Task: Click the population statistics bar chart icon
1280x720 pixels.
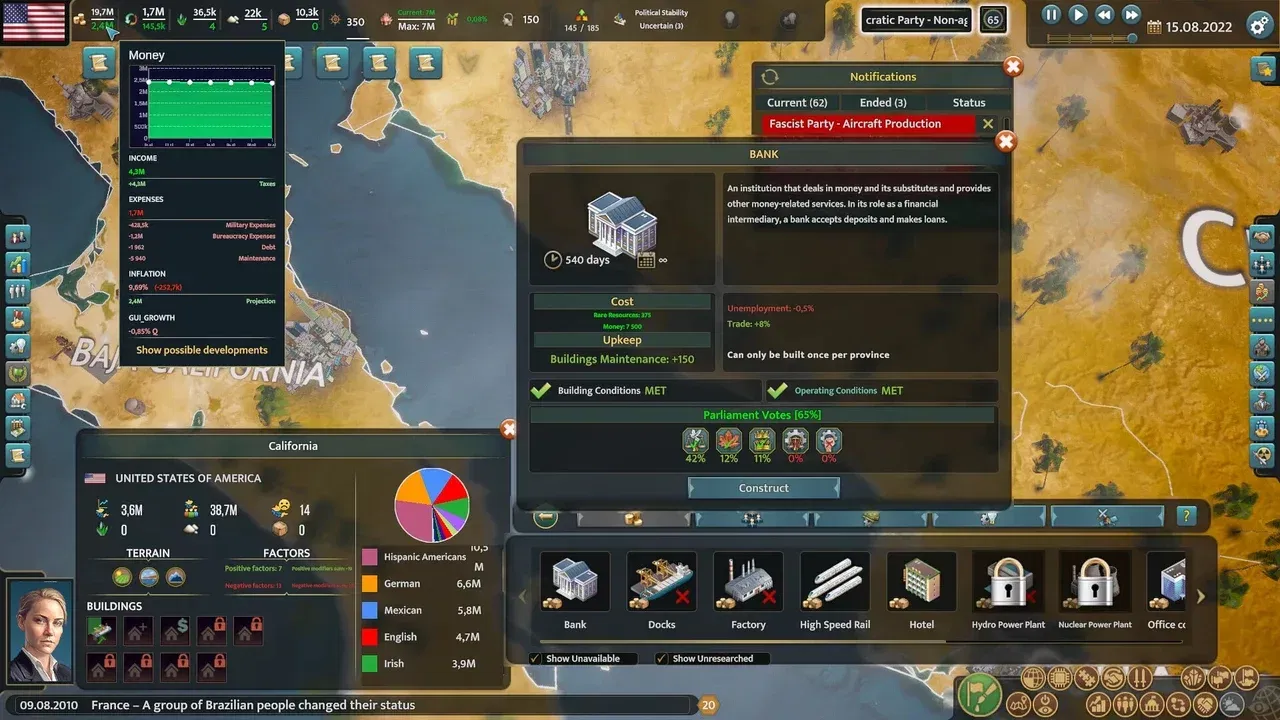Action: tap(1098, 704)
